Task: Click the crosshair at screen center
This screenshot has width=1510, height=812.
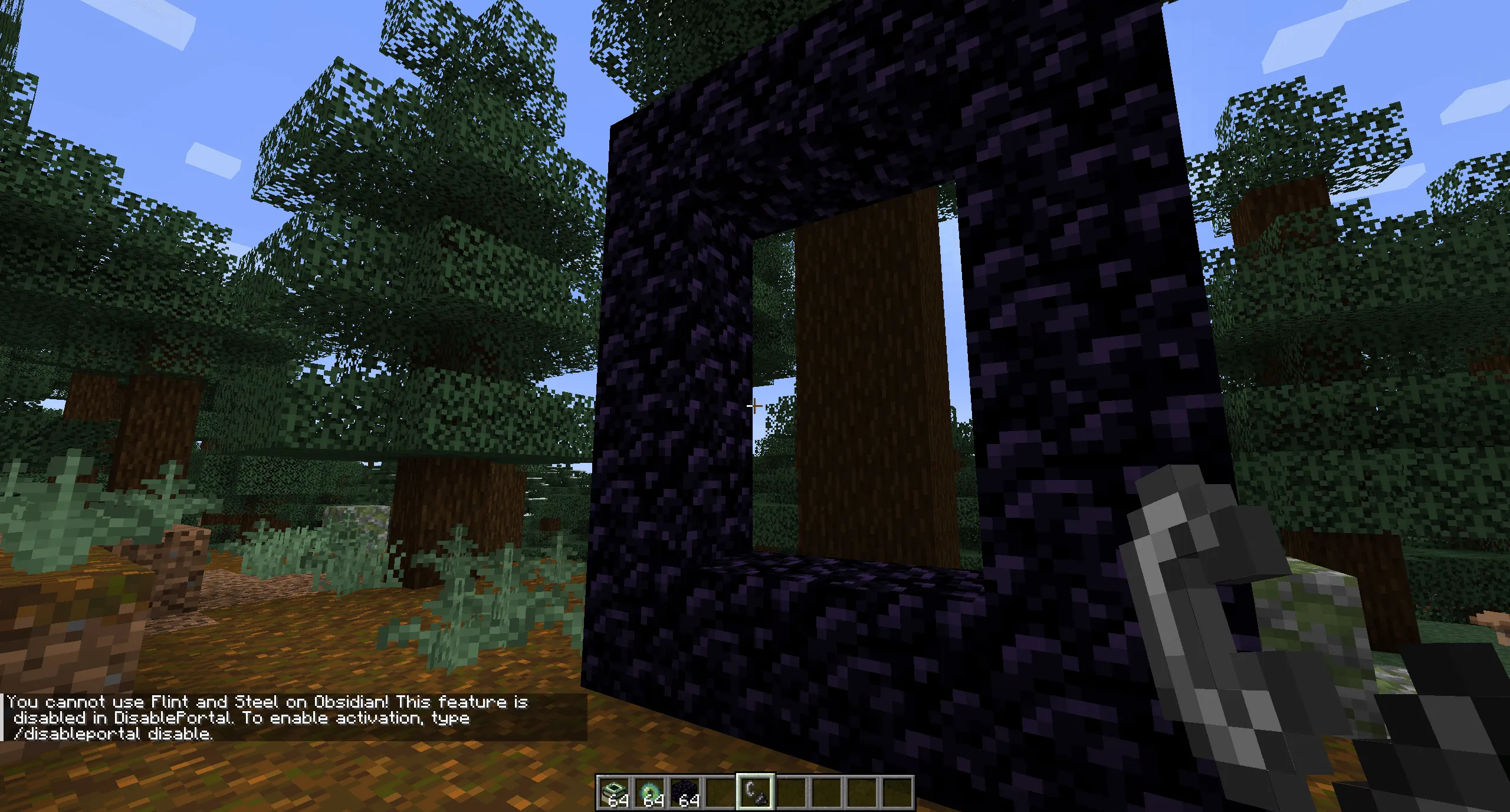Action: point(754,406)
